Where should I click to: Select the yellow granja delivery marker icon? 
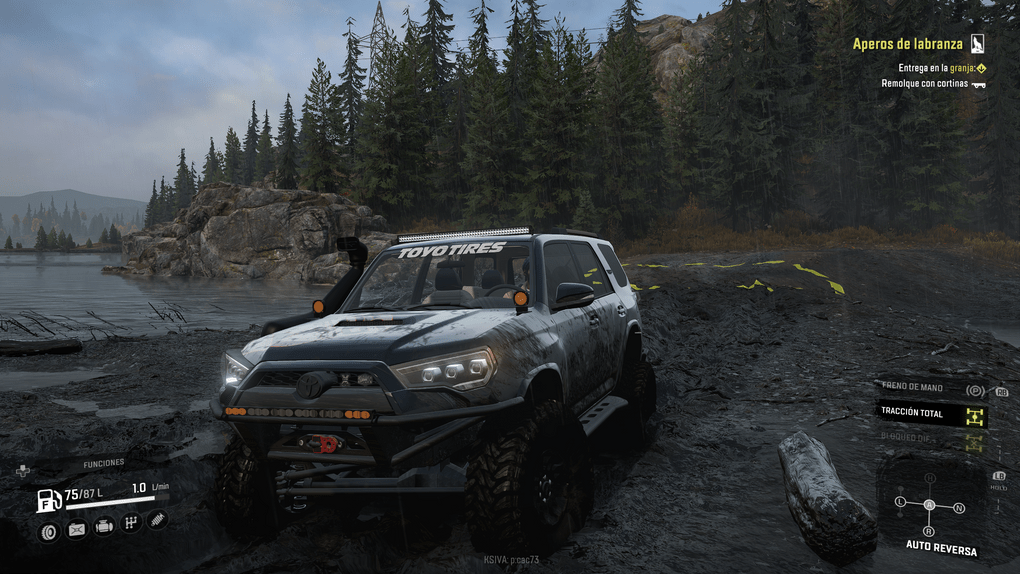click(x=981, y=68)
